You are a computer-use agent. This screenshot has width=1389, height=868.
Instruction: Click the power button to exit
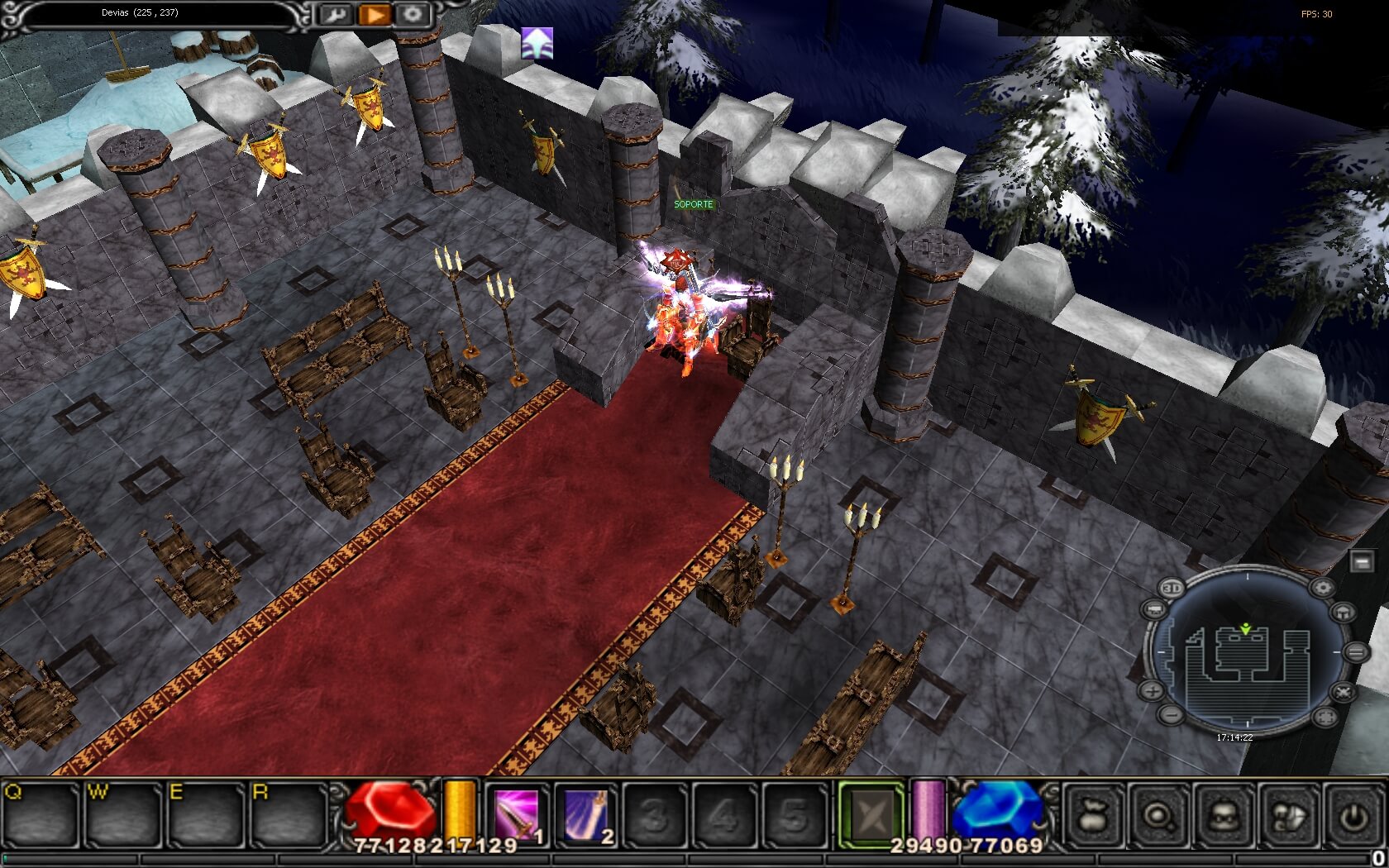click(x=1353, y=818)
